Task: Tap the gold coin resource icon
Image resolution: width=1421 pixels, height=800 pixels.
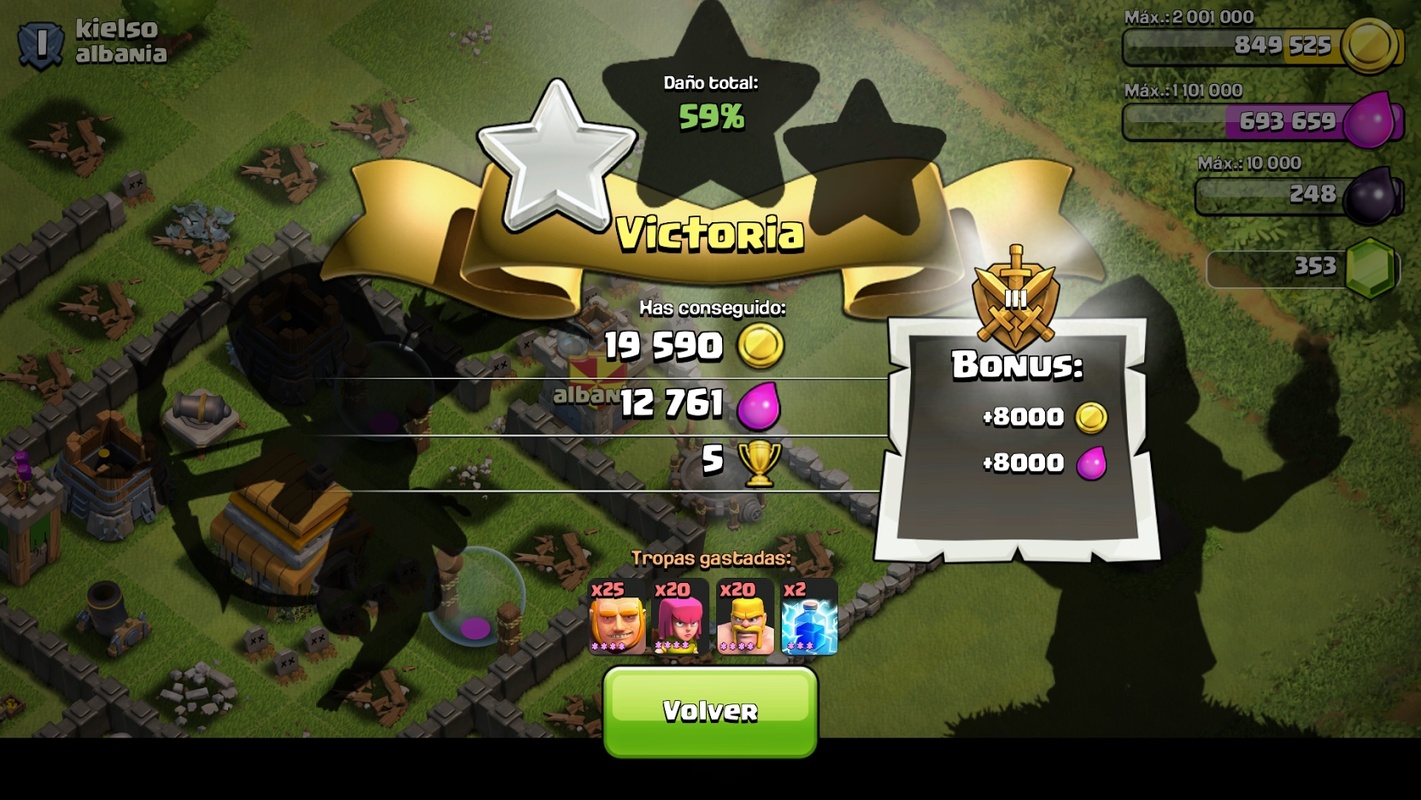Action: [1368, 45]
